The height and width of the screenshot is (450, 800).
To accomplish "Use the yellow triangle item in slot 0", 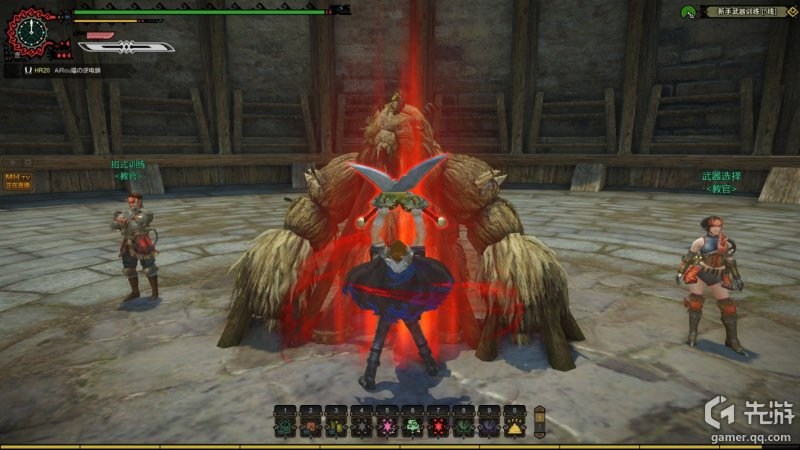I will click(515, 427).
